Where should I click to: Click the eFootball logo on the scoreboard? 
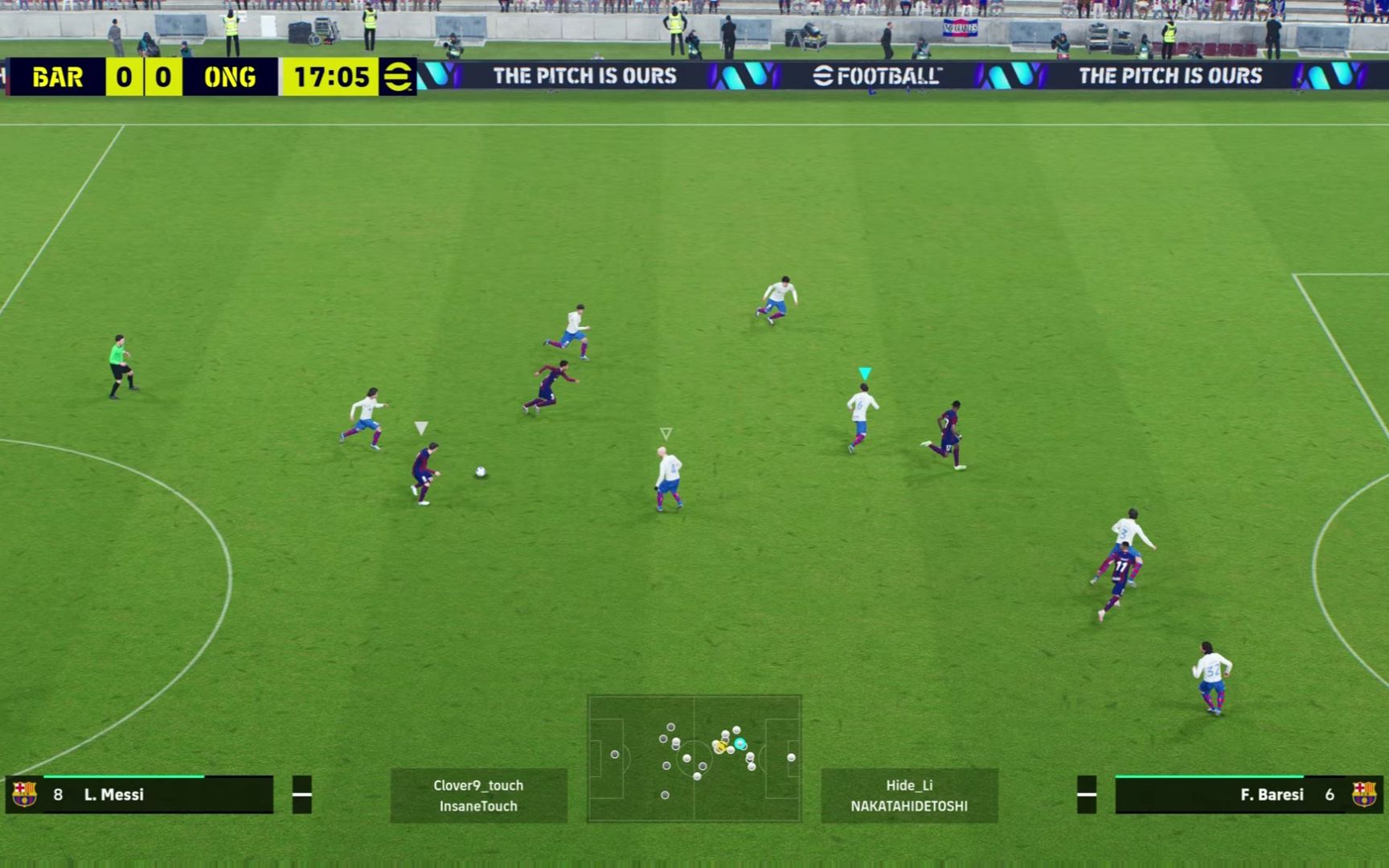point(397,77)
